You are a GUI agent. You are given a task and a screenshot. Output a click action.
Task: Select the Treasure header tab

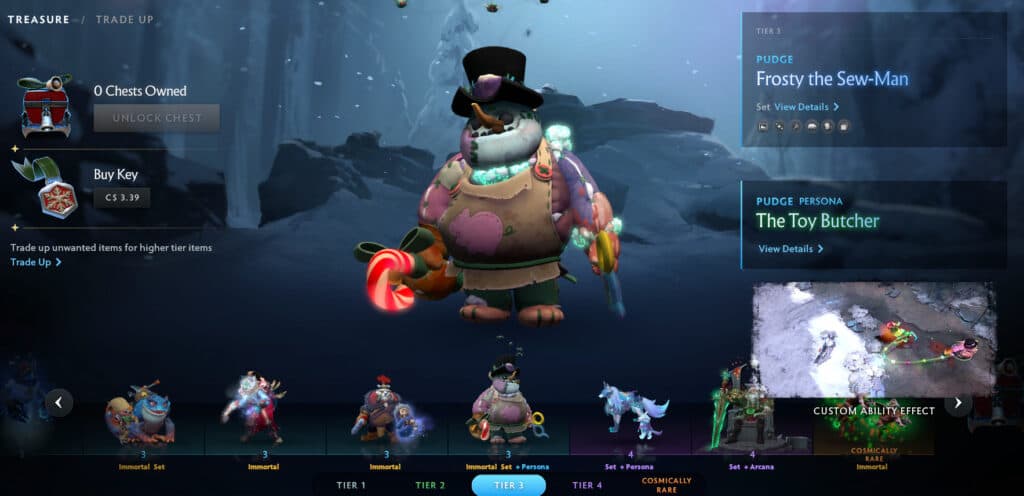pyautogui.click(x=38, y=19)
